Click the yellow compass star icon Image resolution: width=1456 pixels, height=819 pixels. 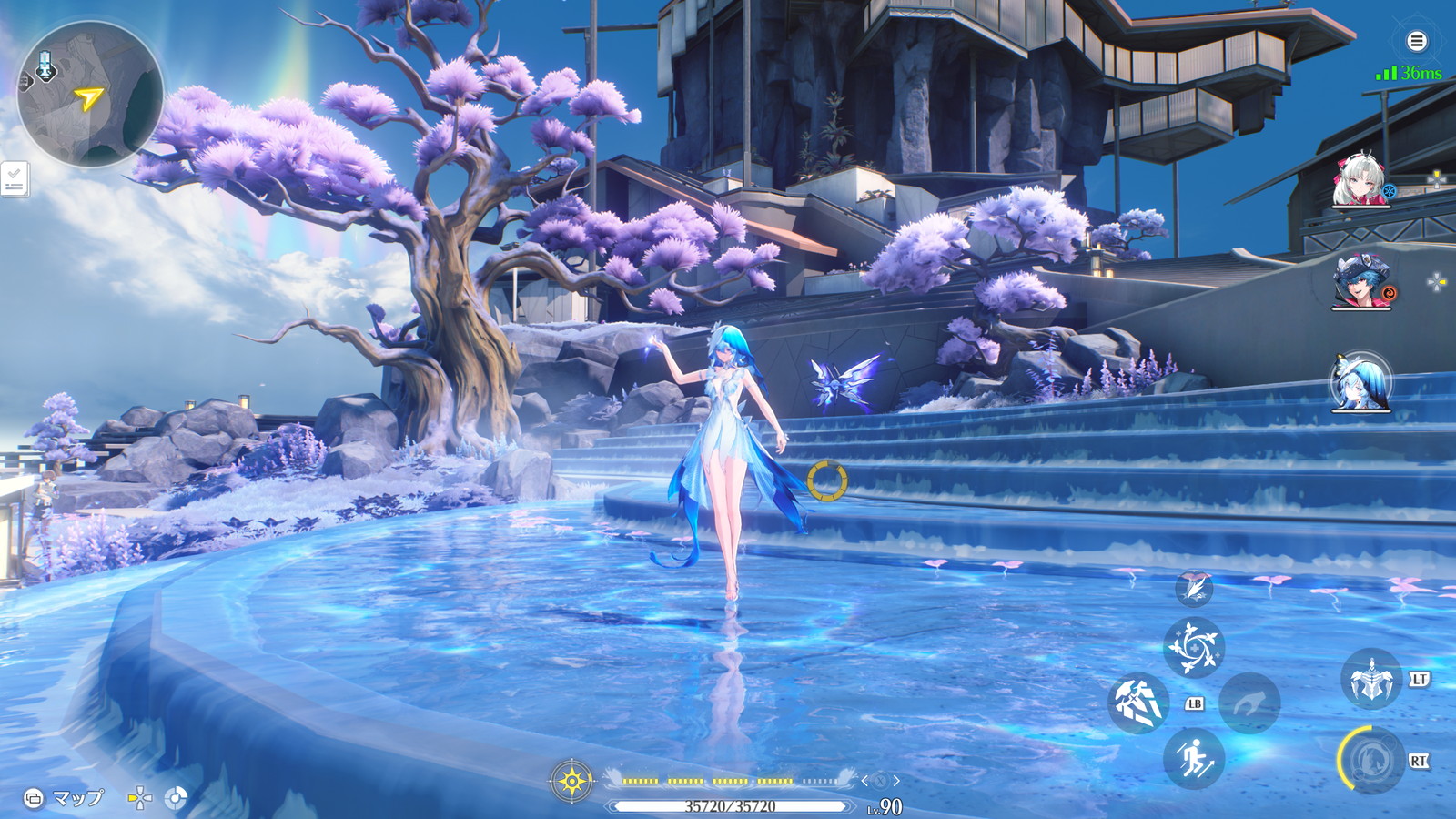[x=572, y=781]
